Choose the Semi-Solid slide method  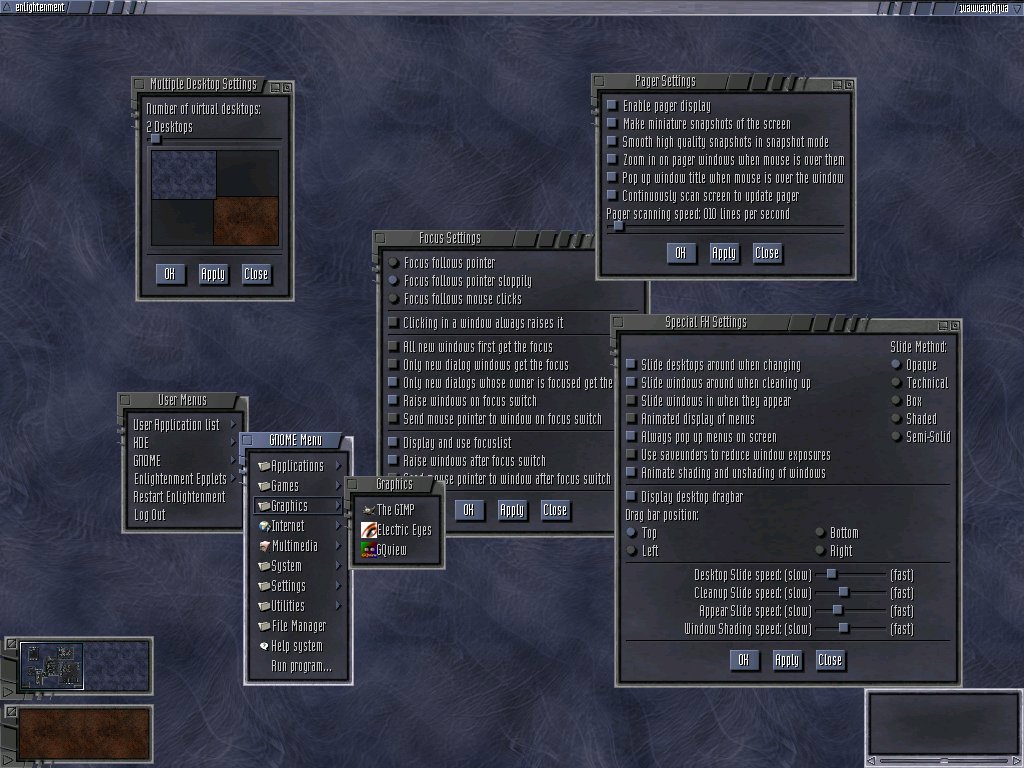[896, 437]
